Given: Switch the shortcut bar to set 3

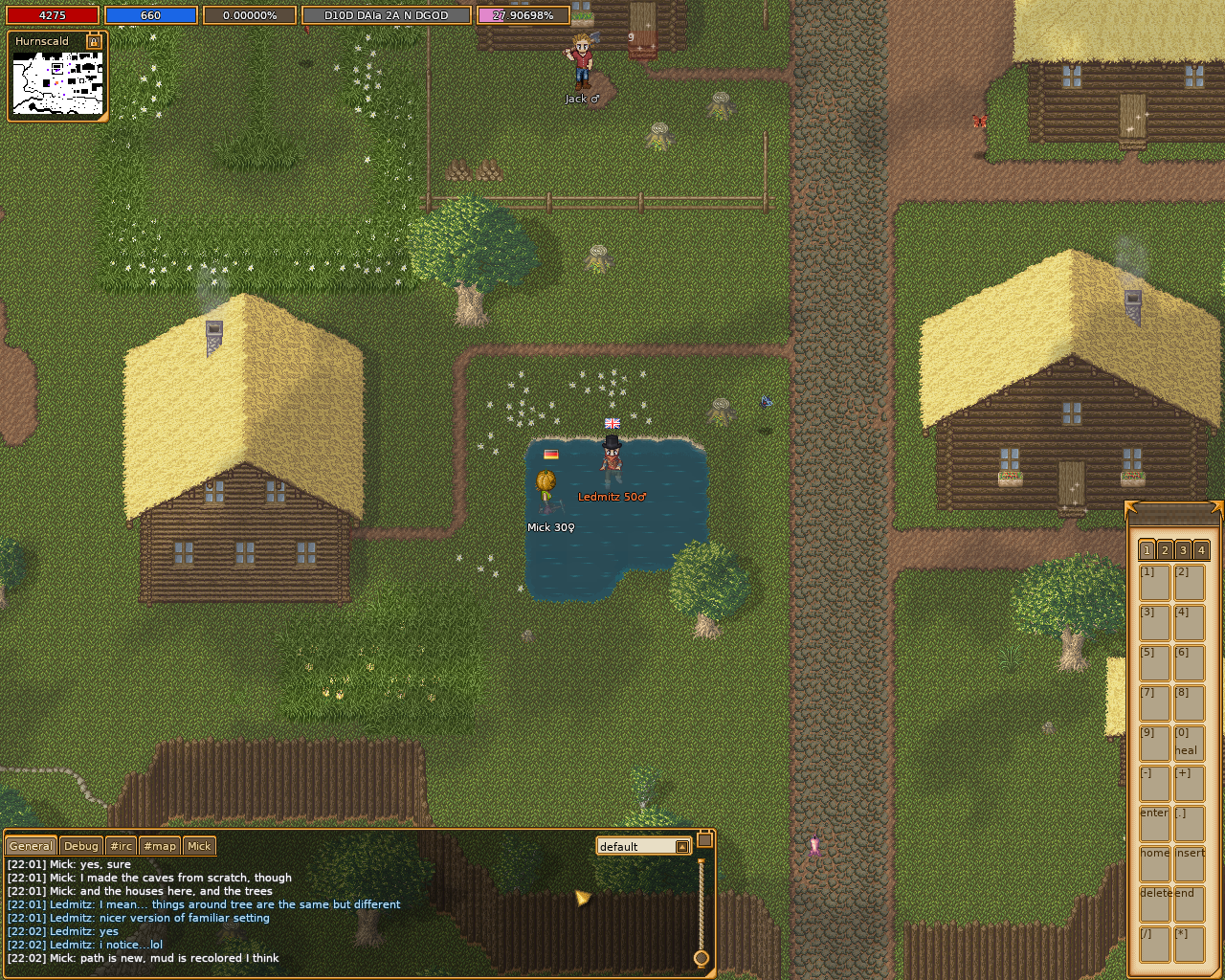Looking at the screenshot, I should coord(1182,550).
